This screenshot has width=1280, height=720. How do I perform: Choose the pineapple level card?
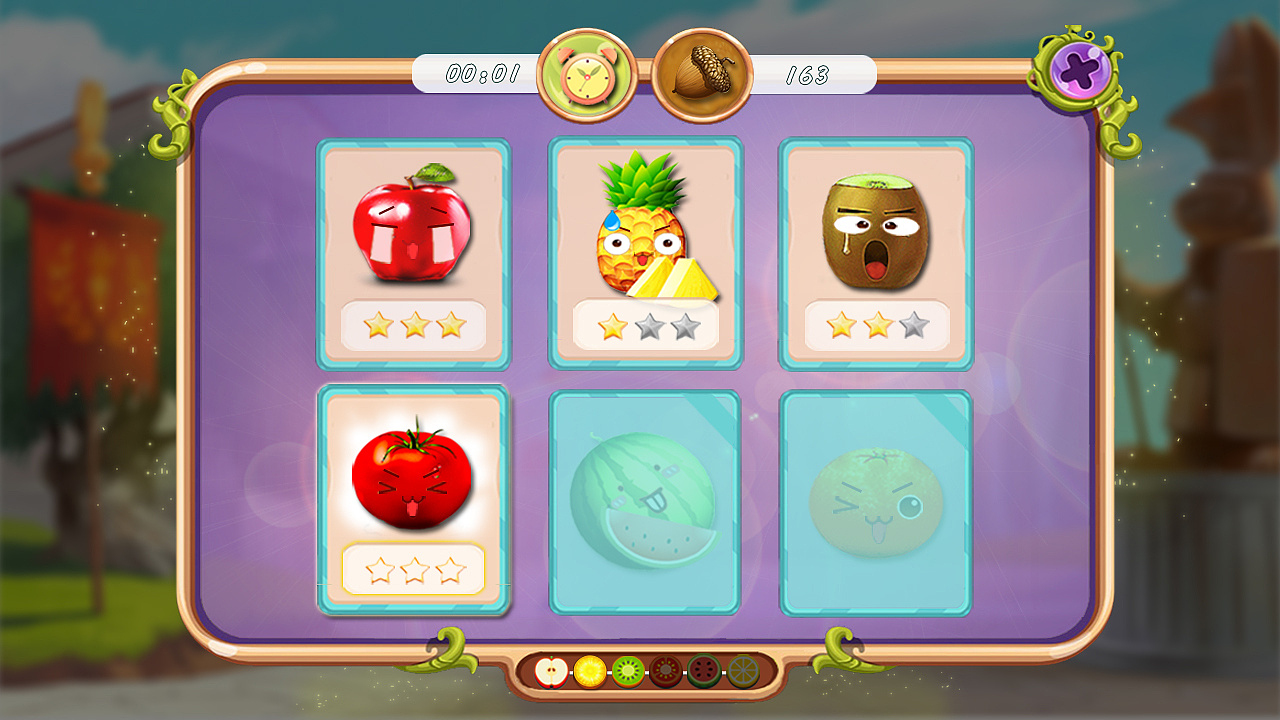pos(645,254)
